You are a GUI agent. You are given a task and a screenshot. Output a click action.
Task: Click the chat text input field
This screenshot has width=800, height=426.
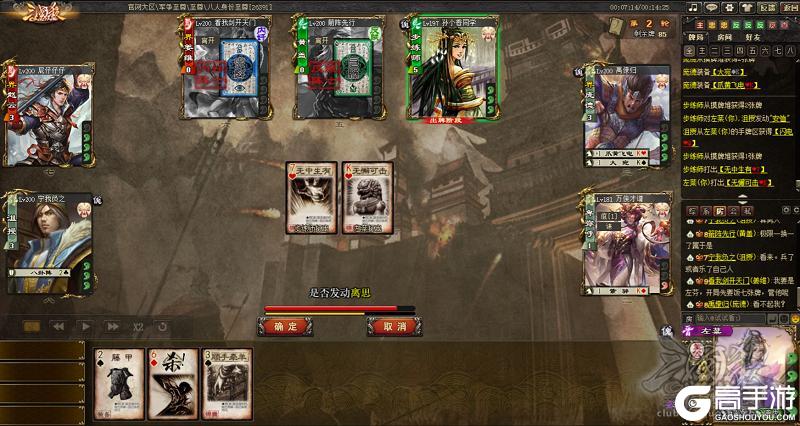[x=732, y=317]
